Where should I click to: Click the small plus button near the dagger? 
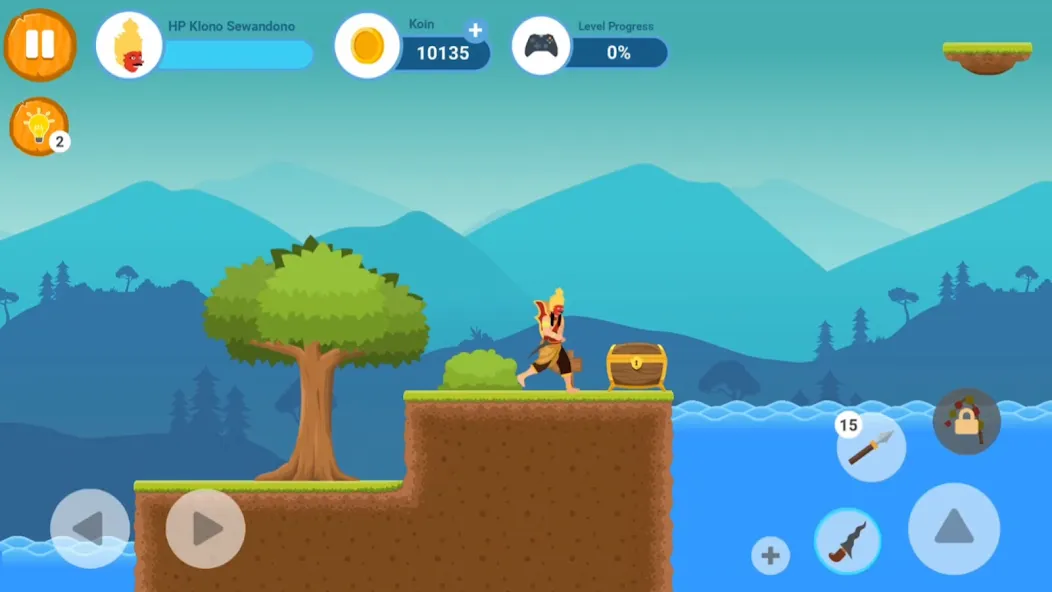pos(770,555)
